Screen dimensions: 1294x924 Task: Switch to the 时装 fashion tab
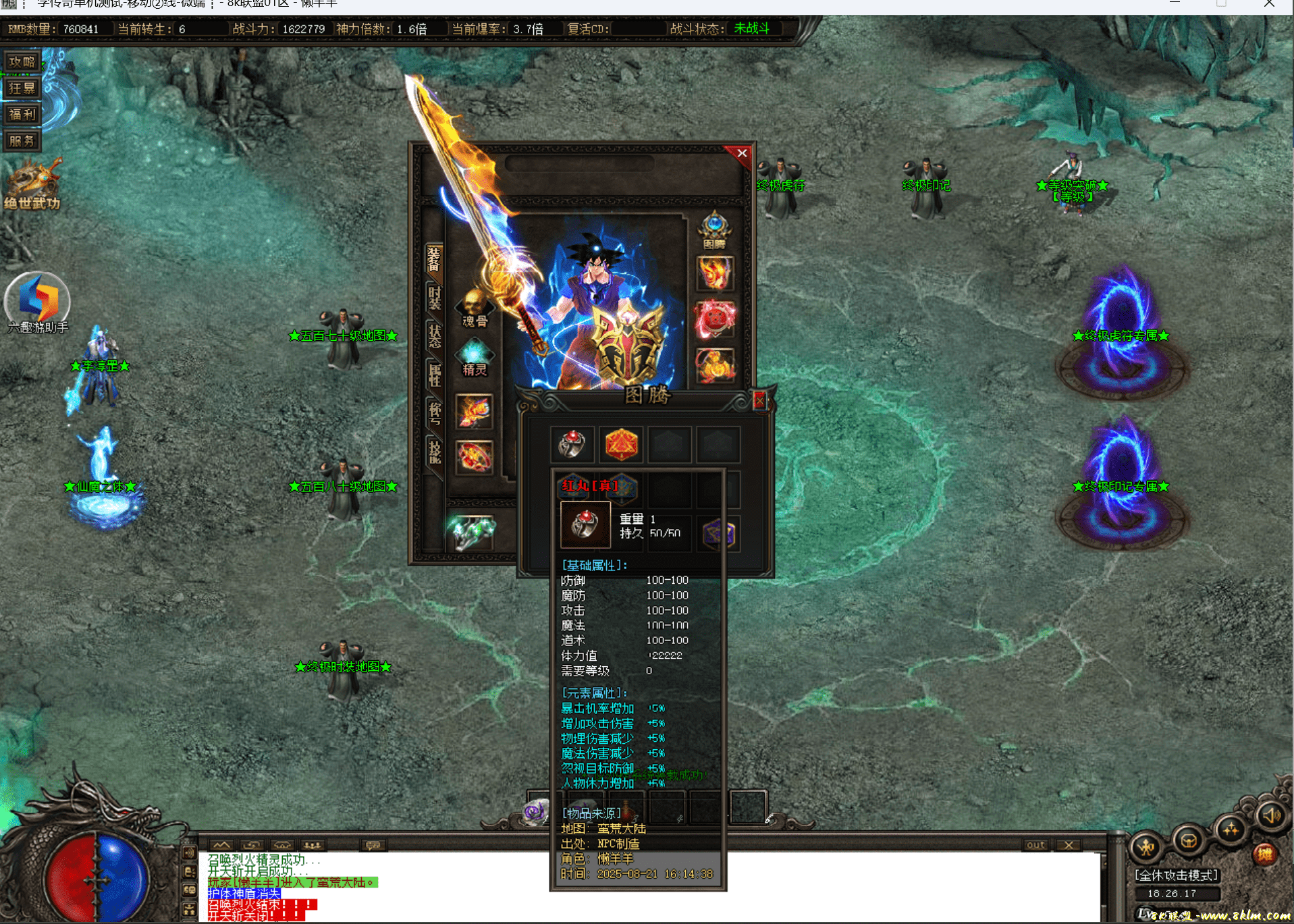pyautogui.click(x=434, y=297)
